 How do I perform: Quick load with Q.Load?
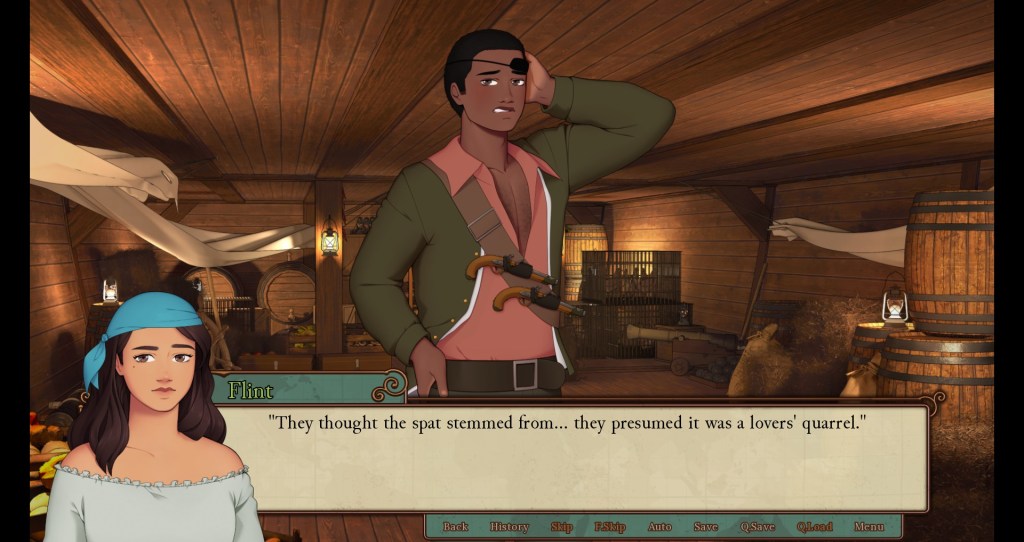pyautogui.click(x=815, y=527)
